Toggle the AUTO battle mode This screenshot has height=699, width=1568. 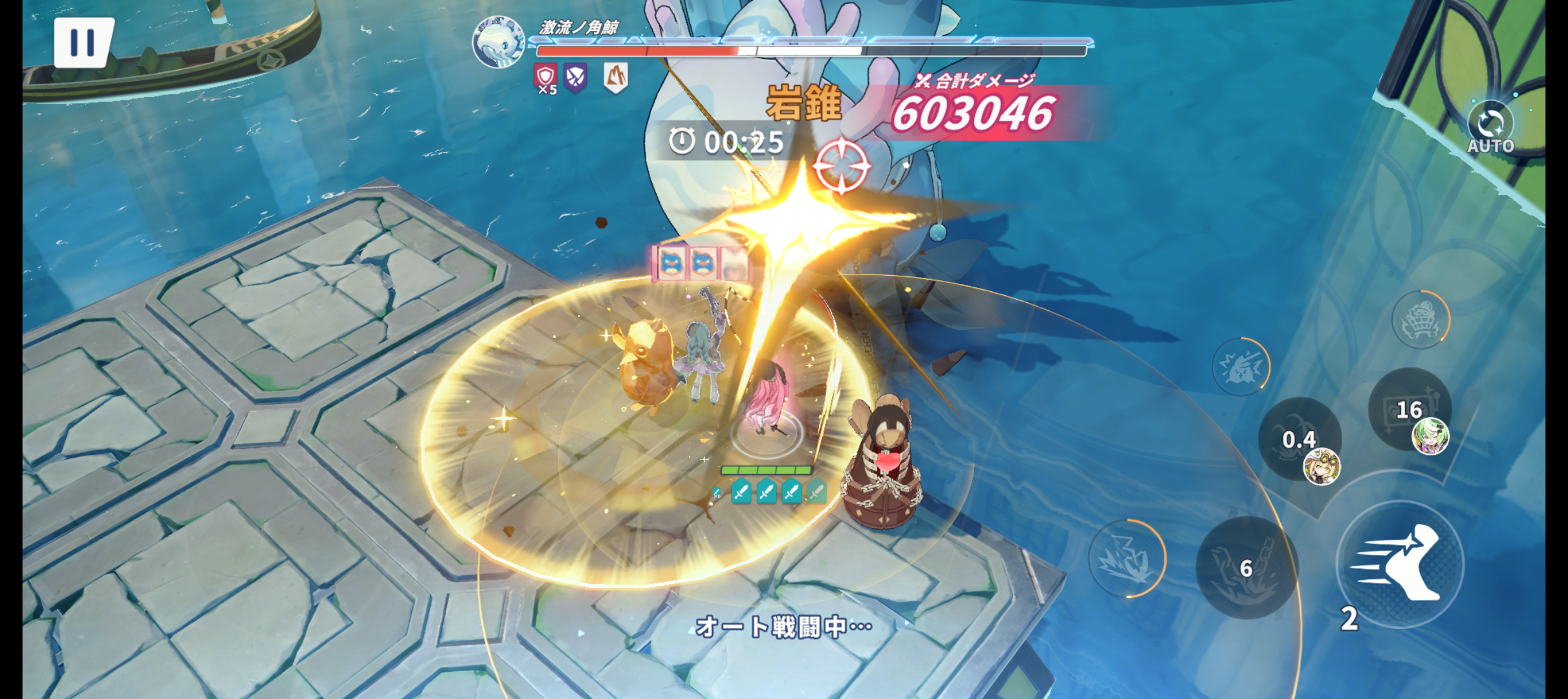[1490, 128]
